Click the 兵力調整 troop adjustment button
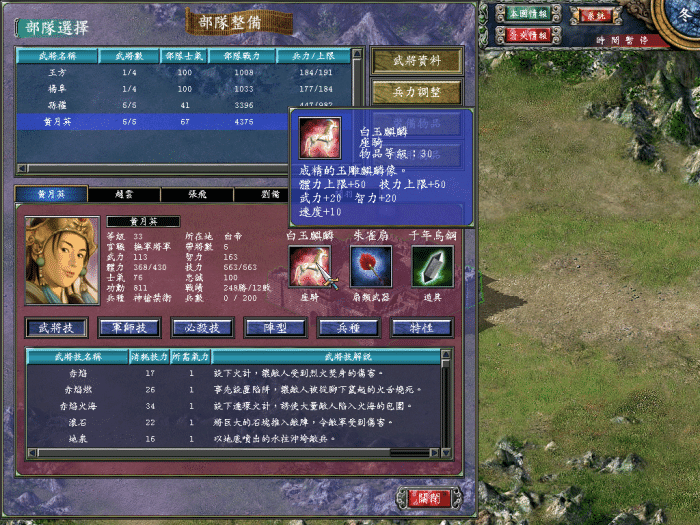This screenshot has width=700, height=525. 417,92
